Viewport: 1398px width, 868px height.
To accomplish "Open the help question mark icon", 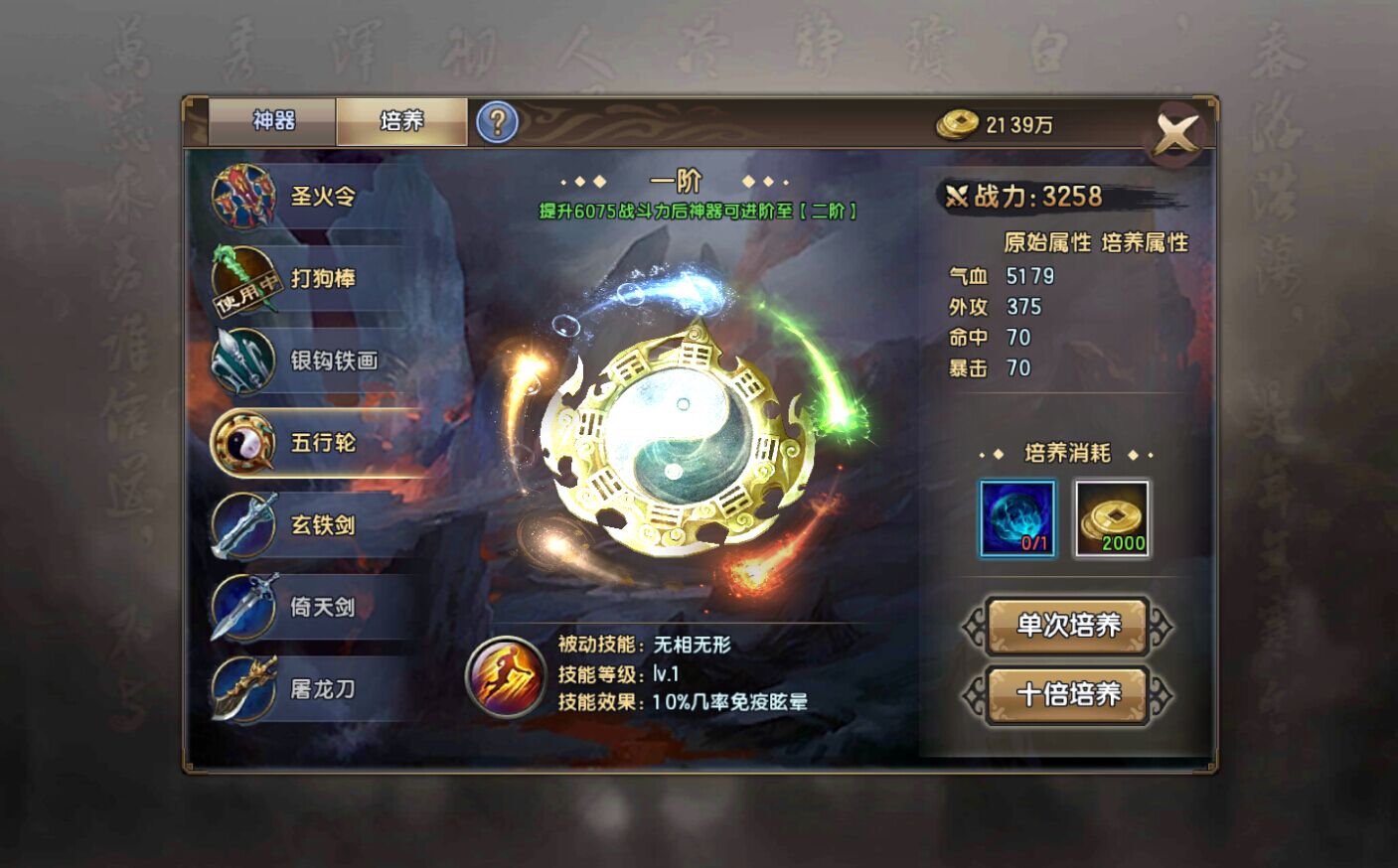I will (497, 119).
